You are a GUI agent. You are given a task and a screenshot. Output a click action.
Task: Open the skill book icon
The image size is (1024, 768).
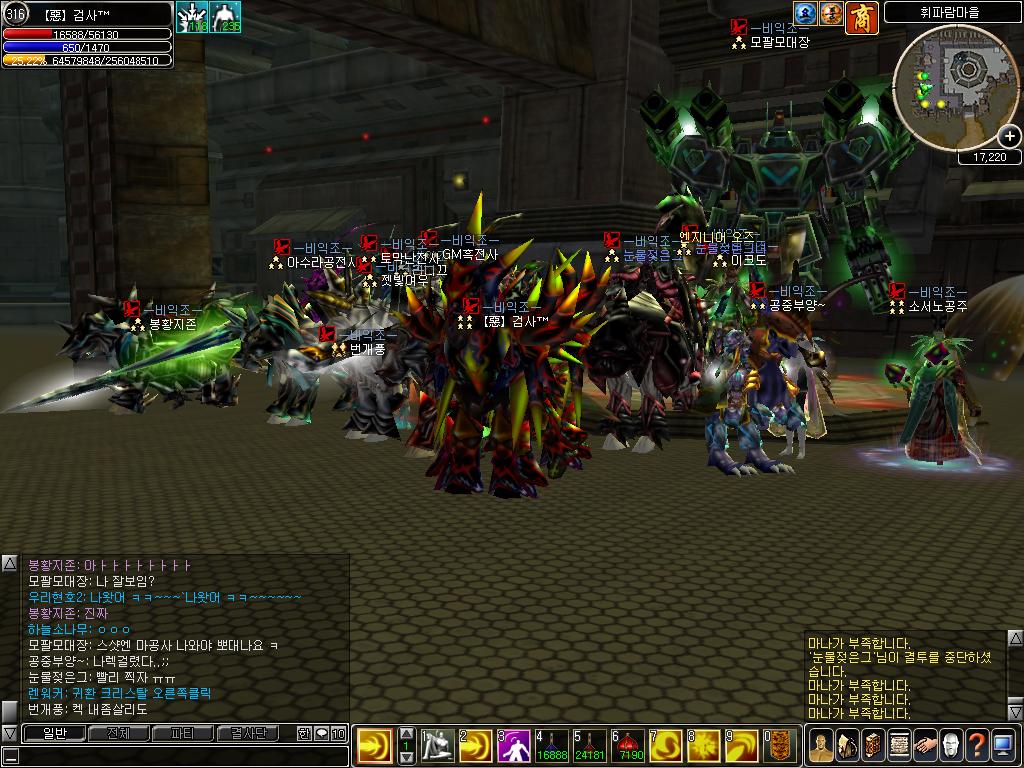(873, 745)
